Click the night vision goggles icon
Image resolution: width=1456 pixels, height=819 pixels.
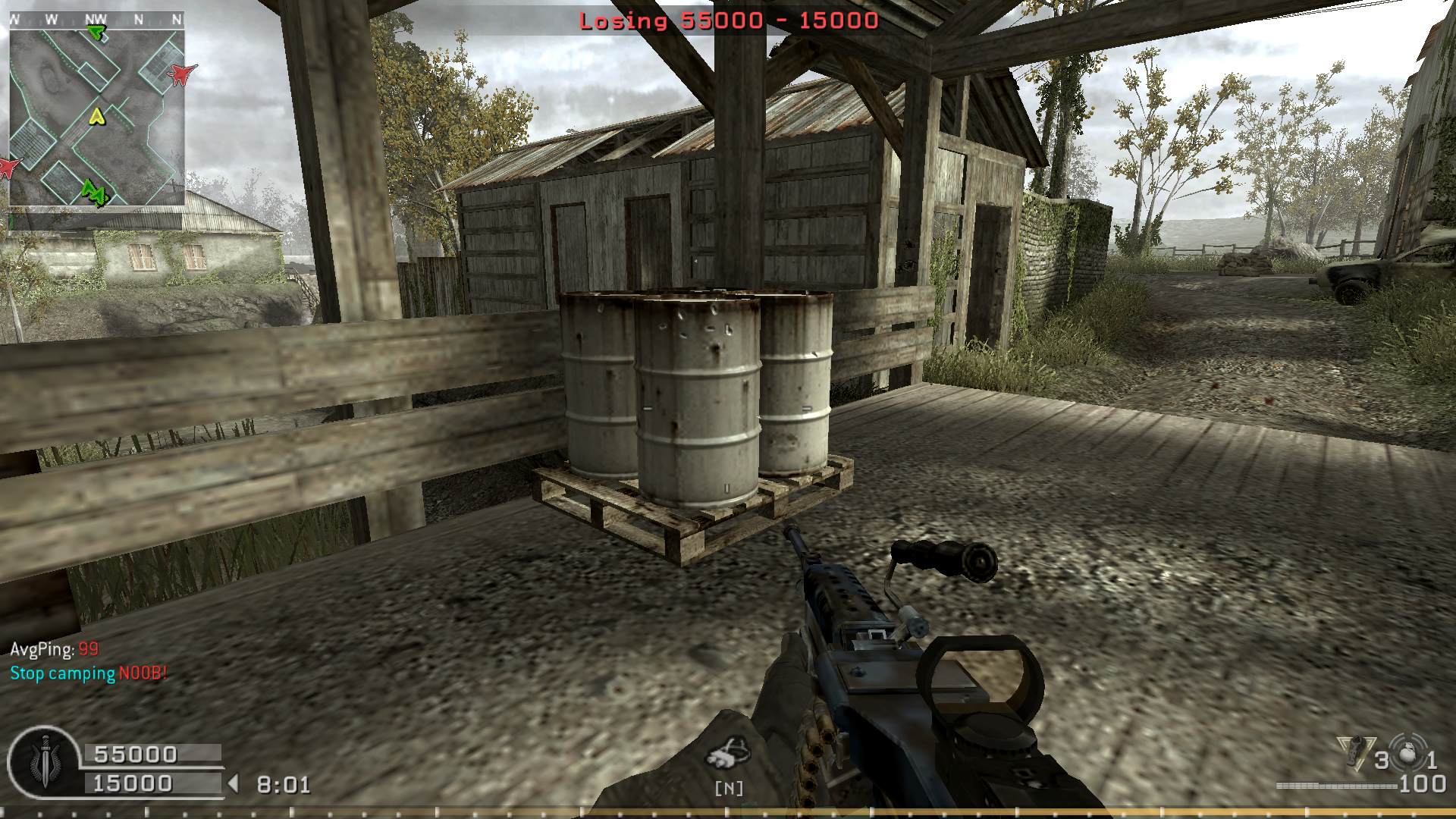[x=727, y=754]
